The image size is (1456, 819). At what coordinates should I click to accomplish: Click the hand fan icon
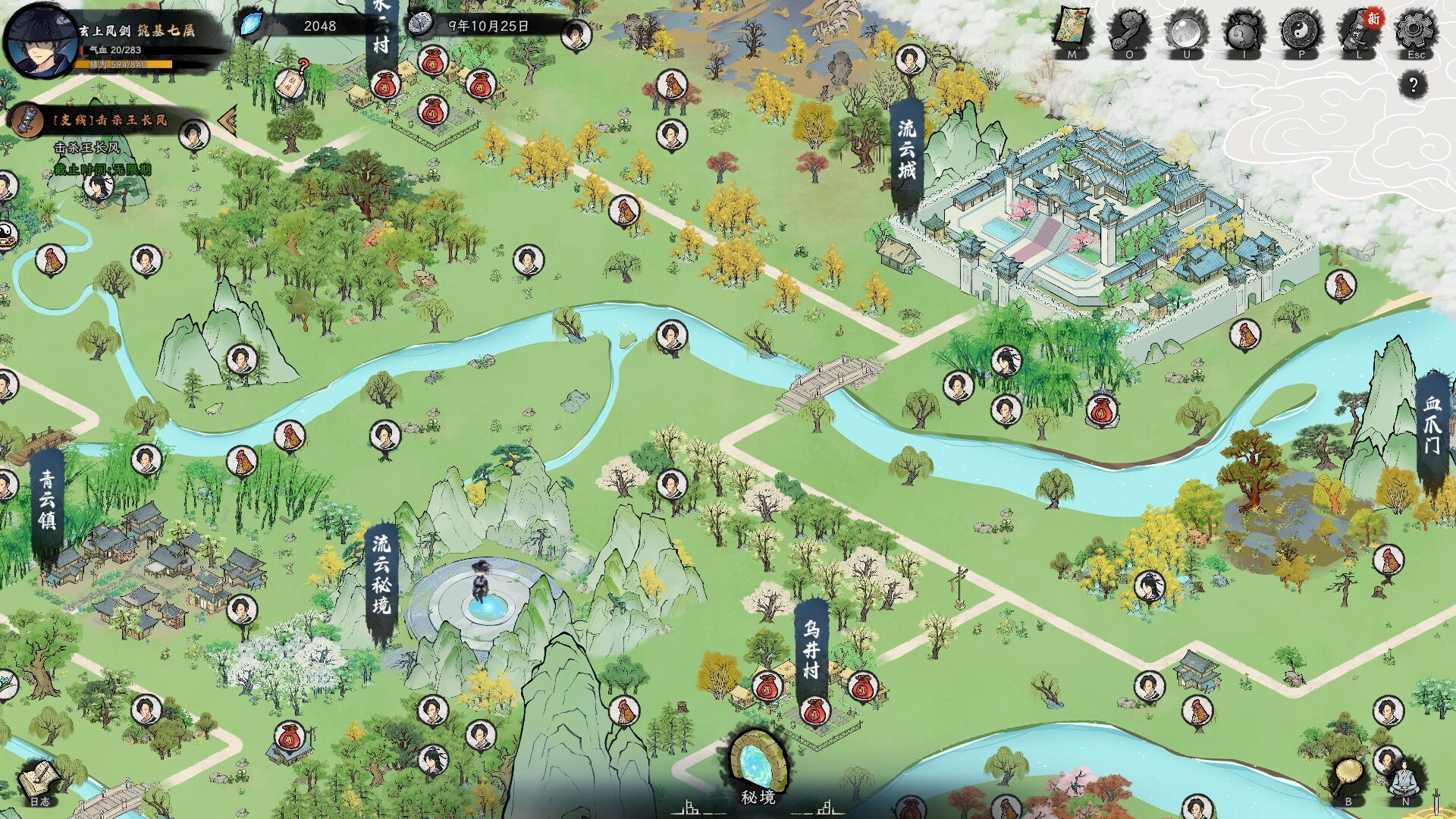pyautogui.click(x=1348, y=777)
